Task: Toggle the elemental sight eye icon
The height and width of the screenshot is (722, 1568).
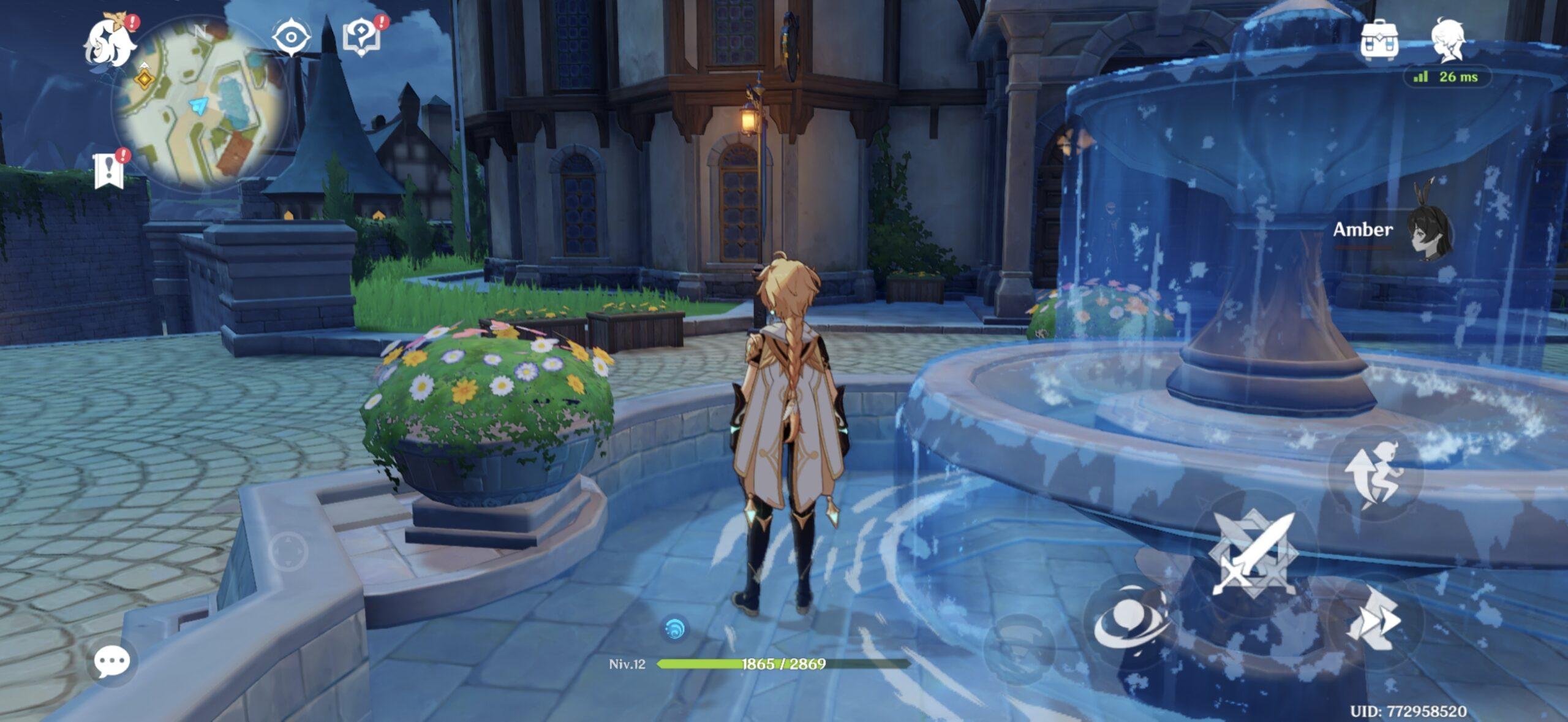Action: tap(290, 37)
